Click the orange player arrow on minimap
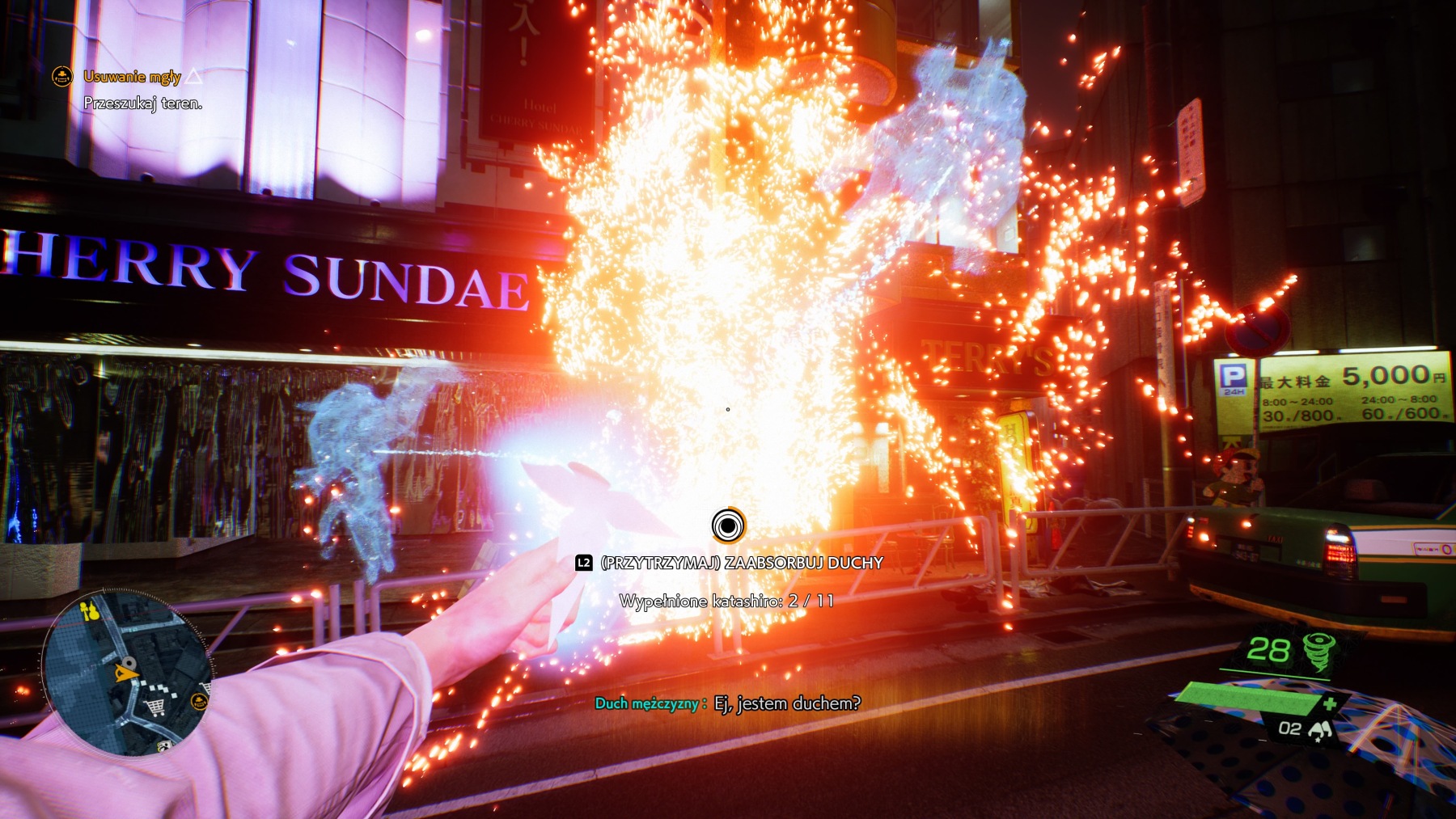 point(125,670)
